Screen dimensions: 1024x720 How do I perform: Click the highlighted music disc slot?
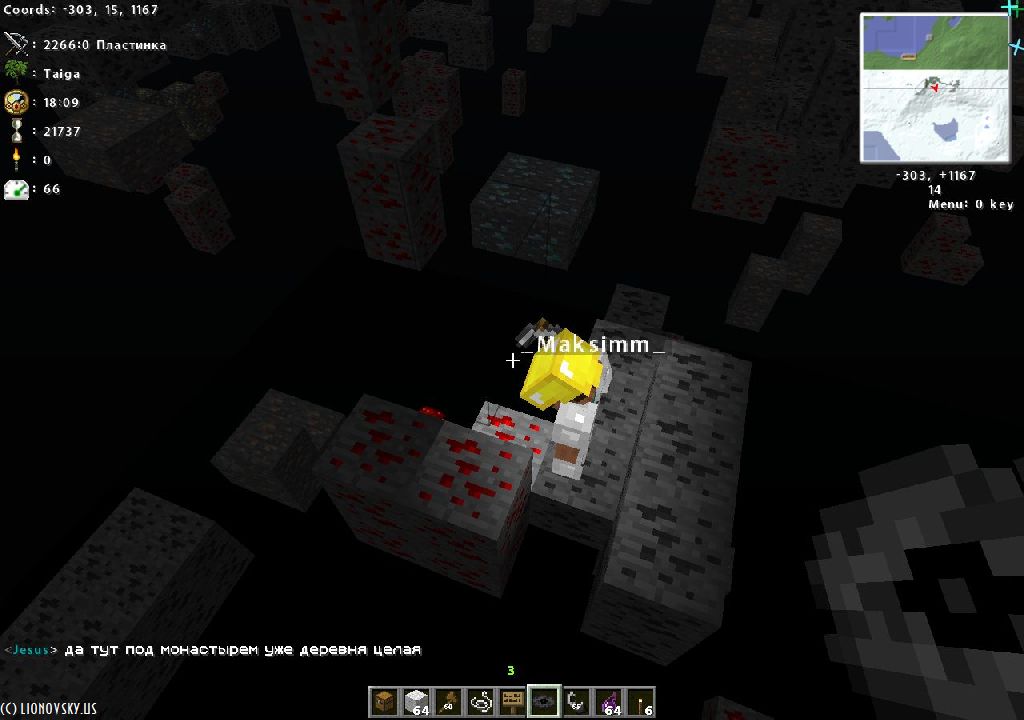tap(544, 703)
